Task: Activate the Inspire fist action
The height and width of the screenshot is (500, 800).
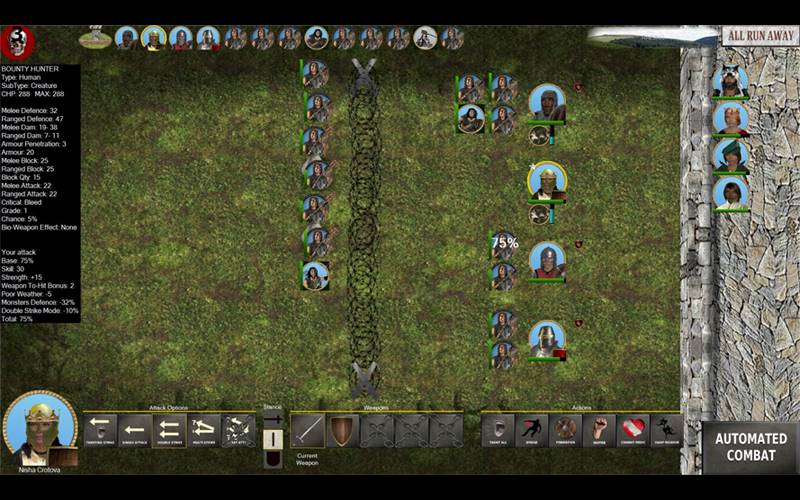Action: click(x=599, y=430)
